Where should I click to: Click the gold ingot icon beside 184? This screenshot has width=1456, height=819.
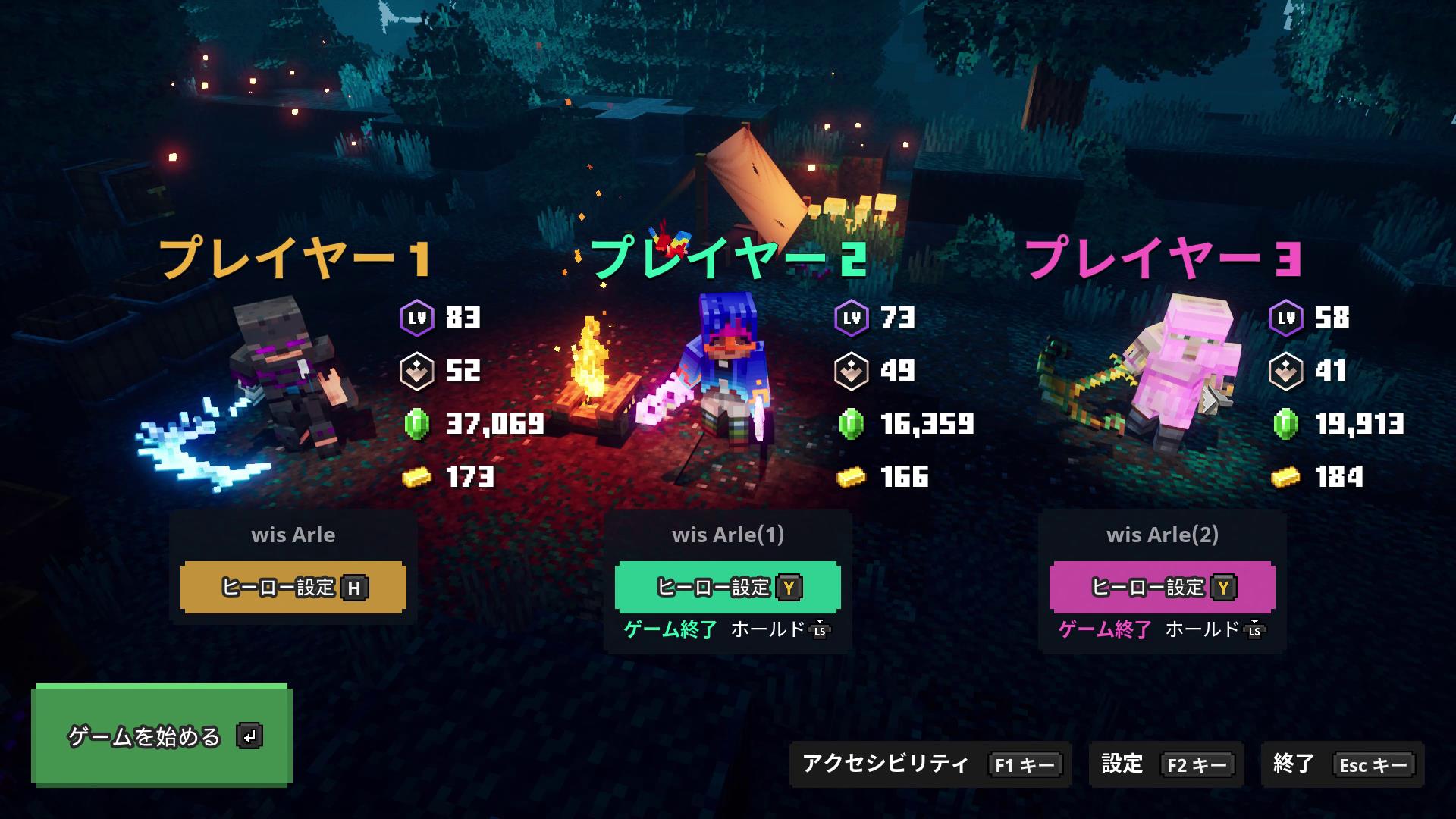pyautogui.click(x=1286, y=478)
